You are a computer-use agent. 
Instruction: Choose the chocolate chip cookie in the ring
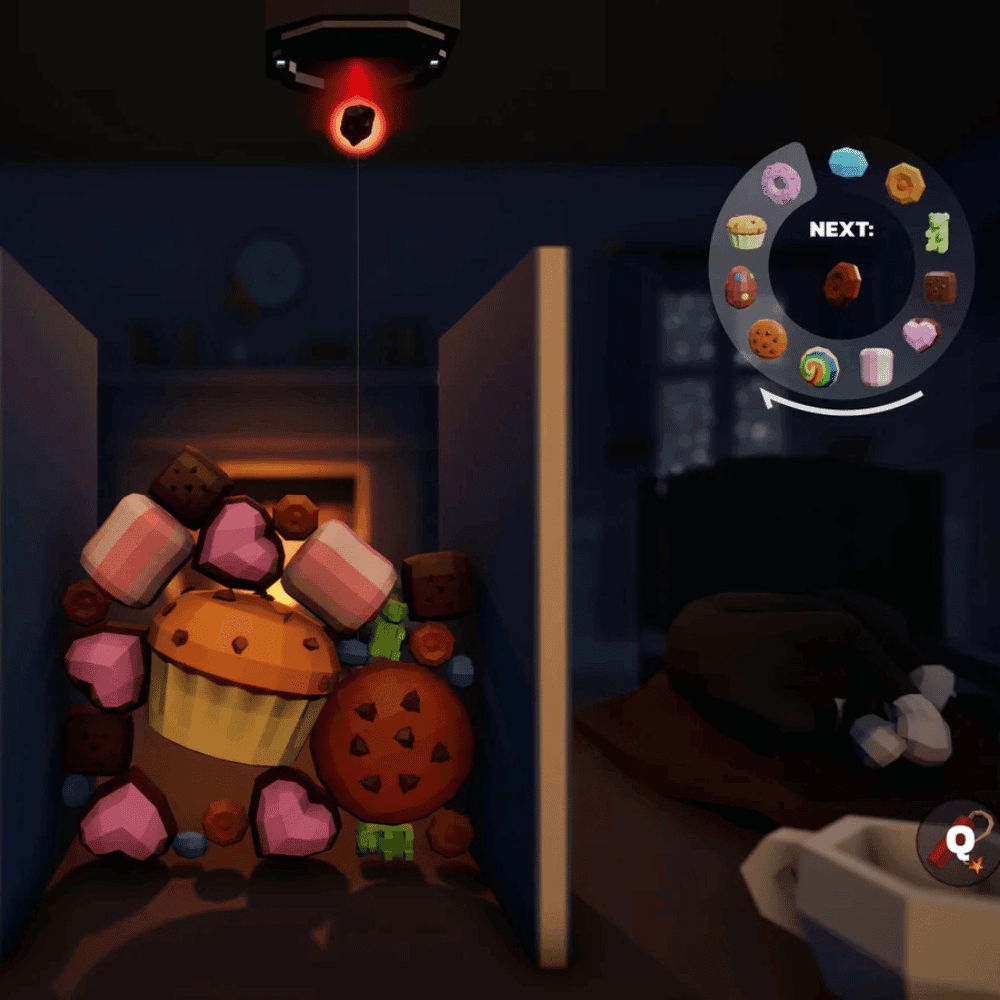768,340
